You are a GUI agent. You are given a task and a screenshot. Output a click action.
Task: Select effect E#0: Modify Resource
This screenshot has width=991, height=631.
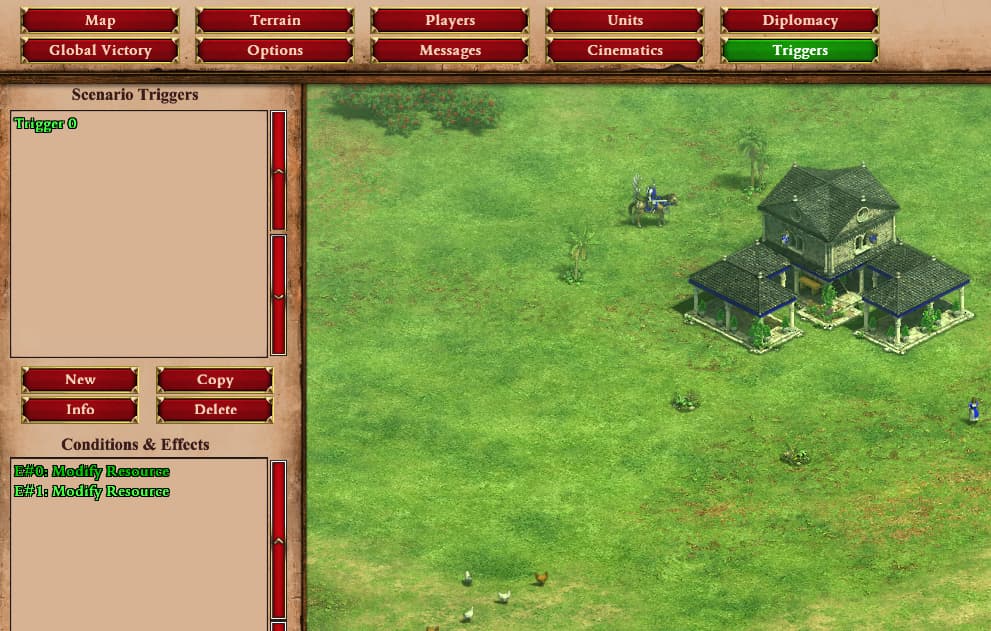click(x=92, y=472)
